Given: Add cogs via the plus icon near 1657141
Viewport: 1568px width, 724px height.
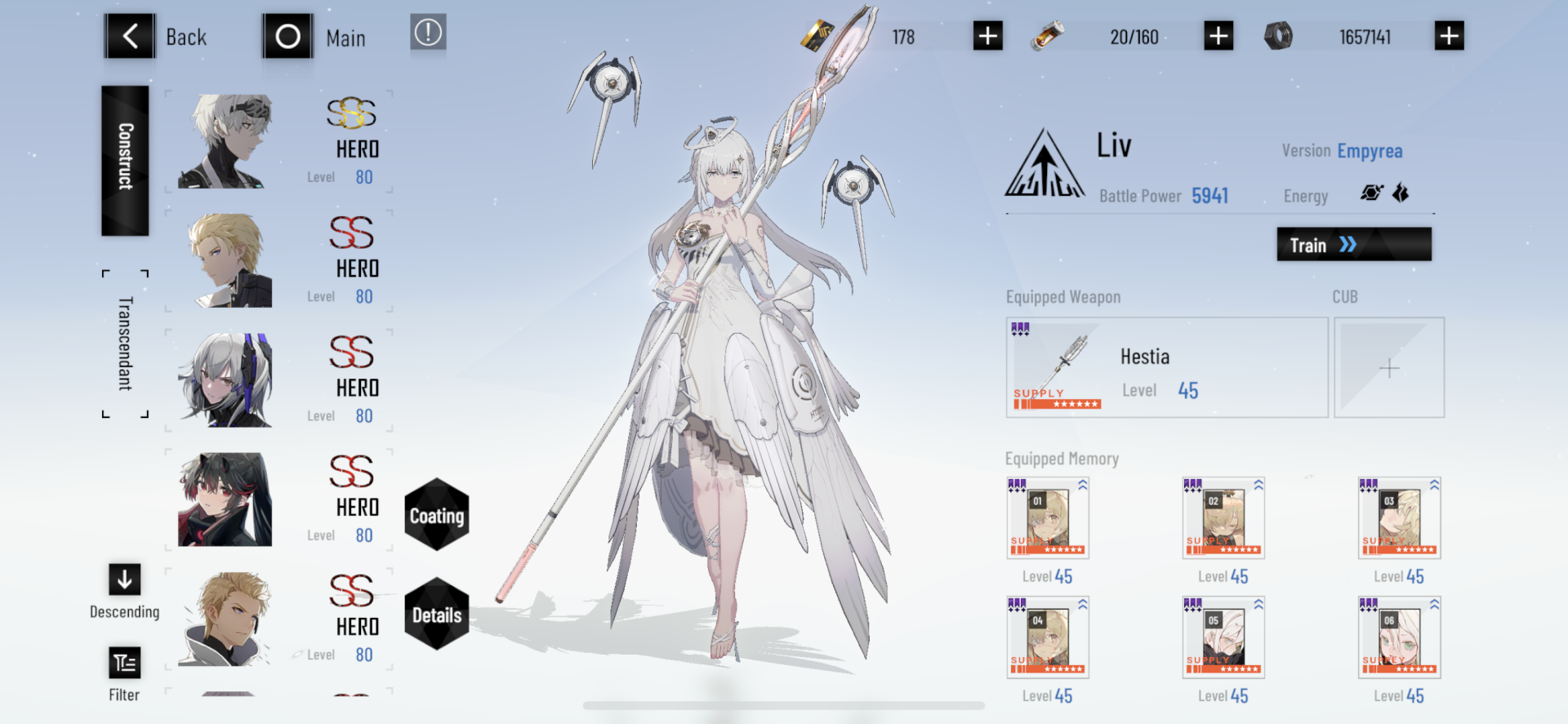Looking at the screenshot, I should [1449, 35].
